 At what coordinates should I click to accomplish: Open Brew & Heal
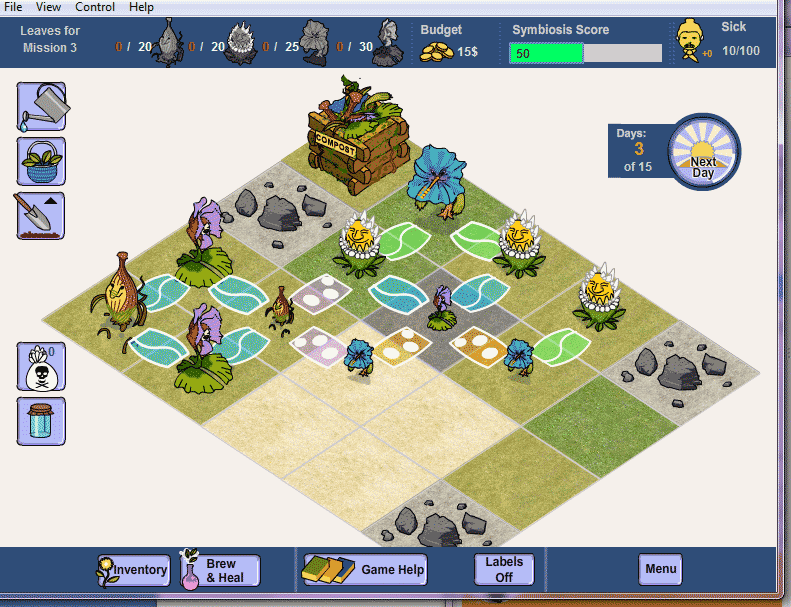coord(220,570)
